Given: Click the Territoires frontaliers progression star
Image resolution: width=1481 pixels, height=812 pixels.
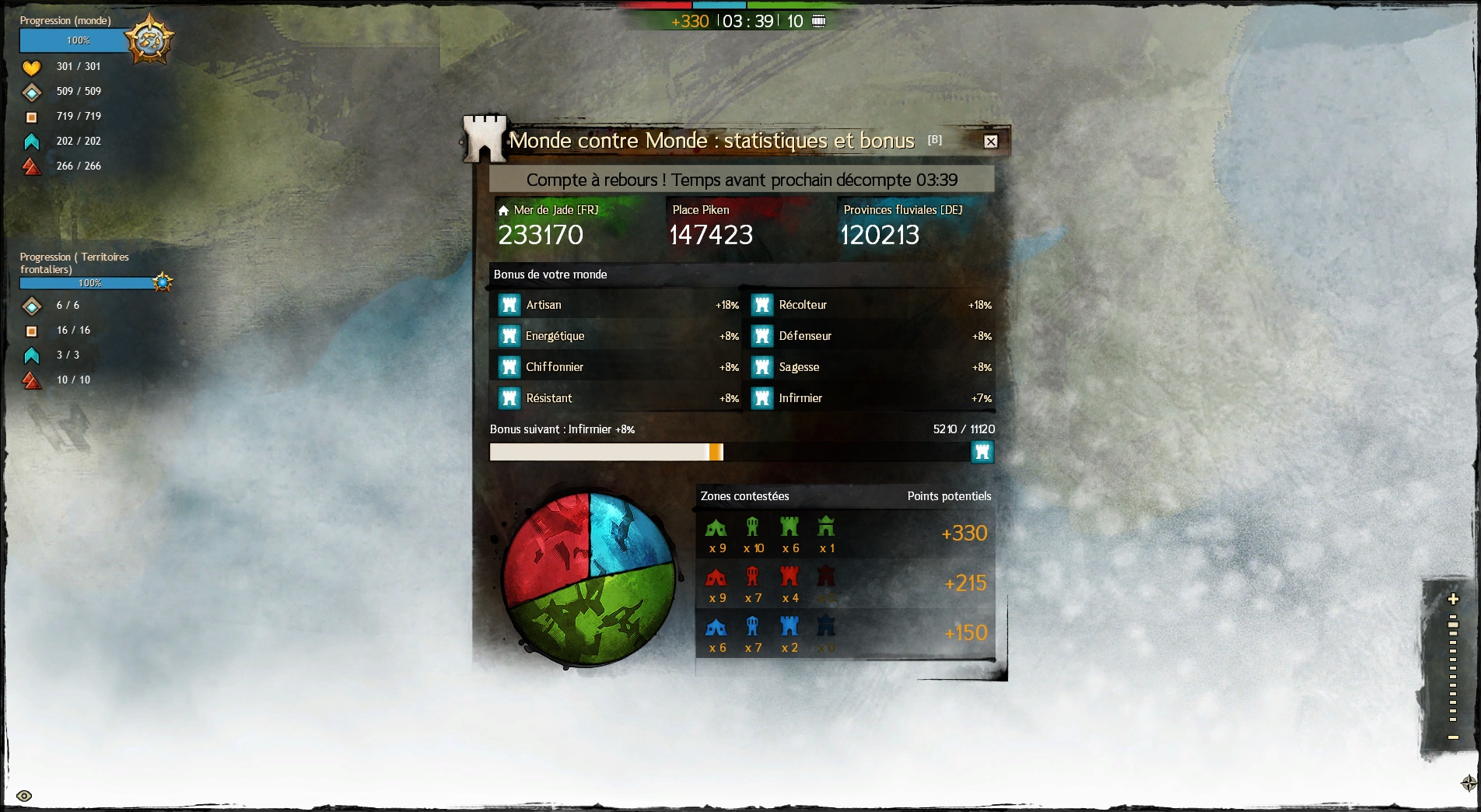Looking at the screenshot, I should tap(162, 282).
